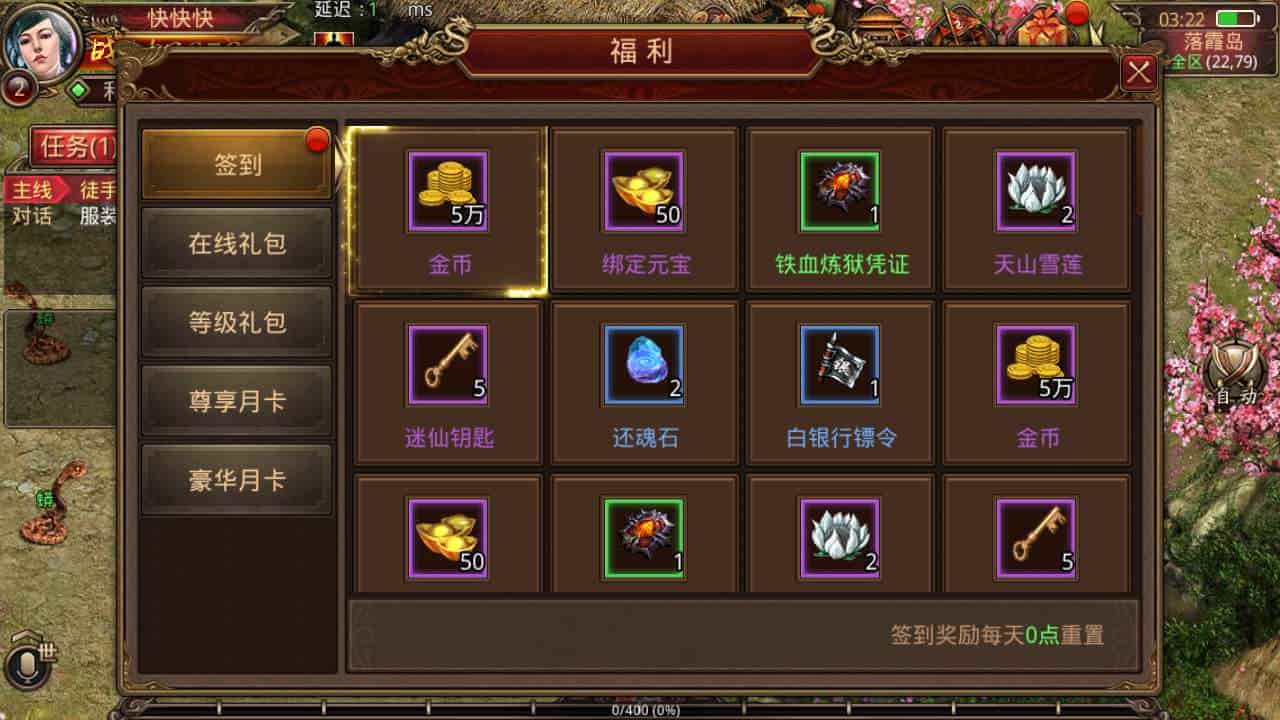Open the 豪华月卡 tab
Image resolution: width=1280 pixels, height=720 pixels.
coord(236,478)
